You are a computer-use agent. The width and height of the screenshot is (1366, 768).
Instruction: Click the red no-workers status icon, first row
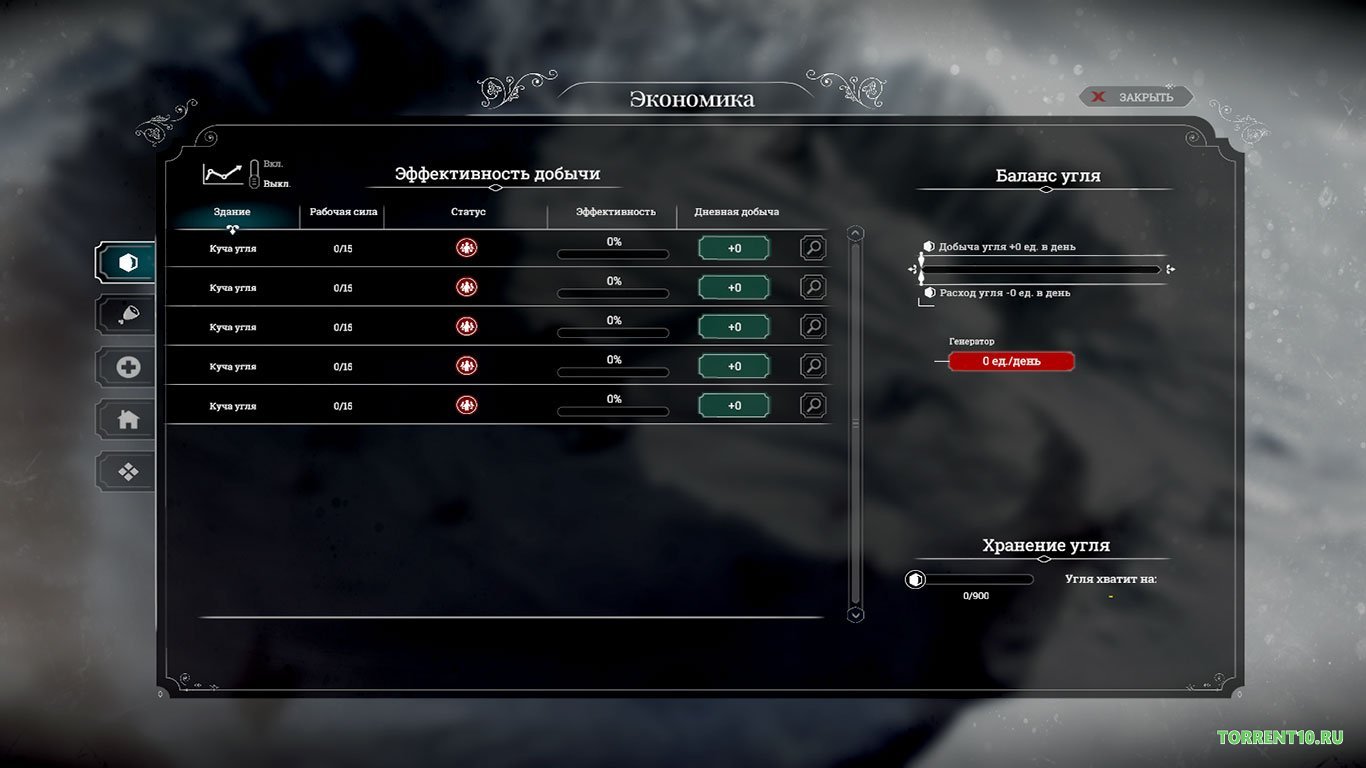tap(466, 247)
